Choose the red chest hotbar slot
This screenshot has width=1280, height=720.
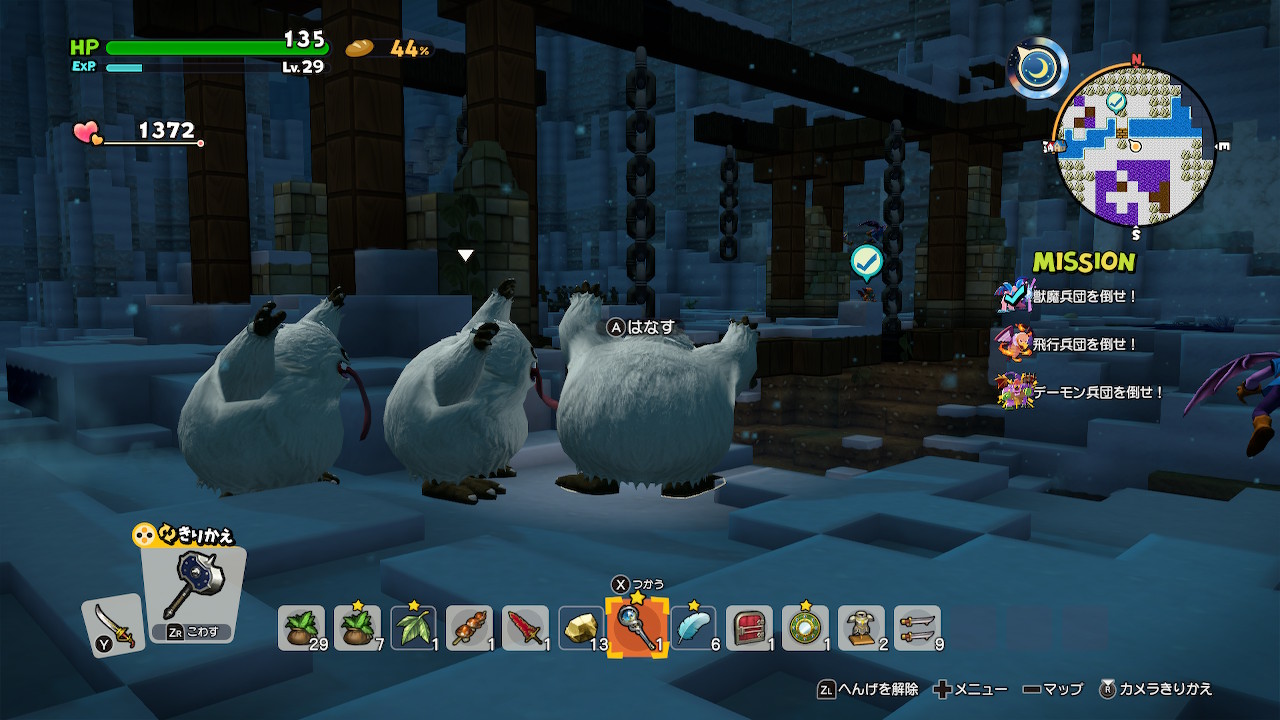point(750,629)
